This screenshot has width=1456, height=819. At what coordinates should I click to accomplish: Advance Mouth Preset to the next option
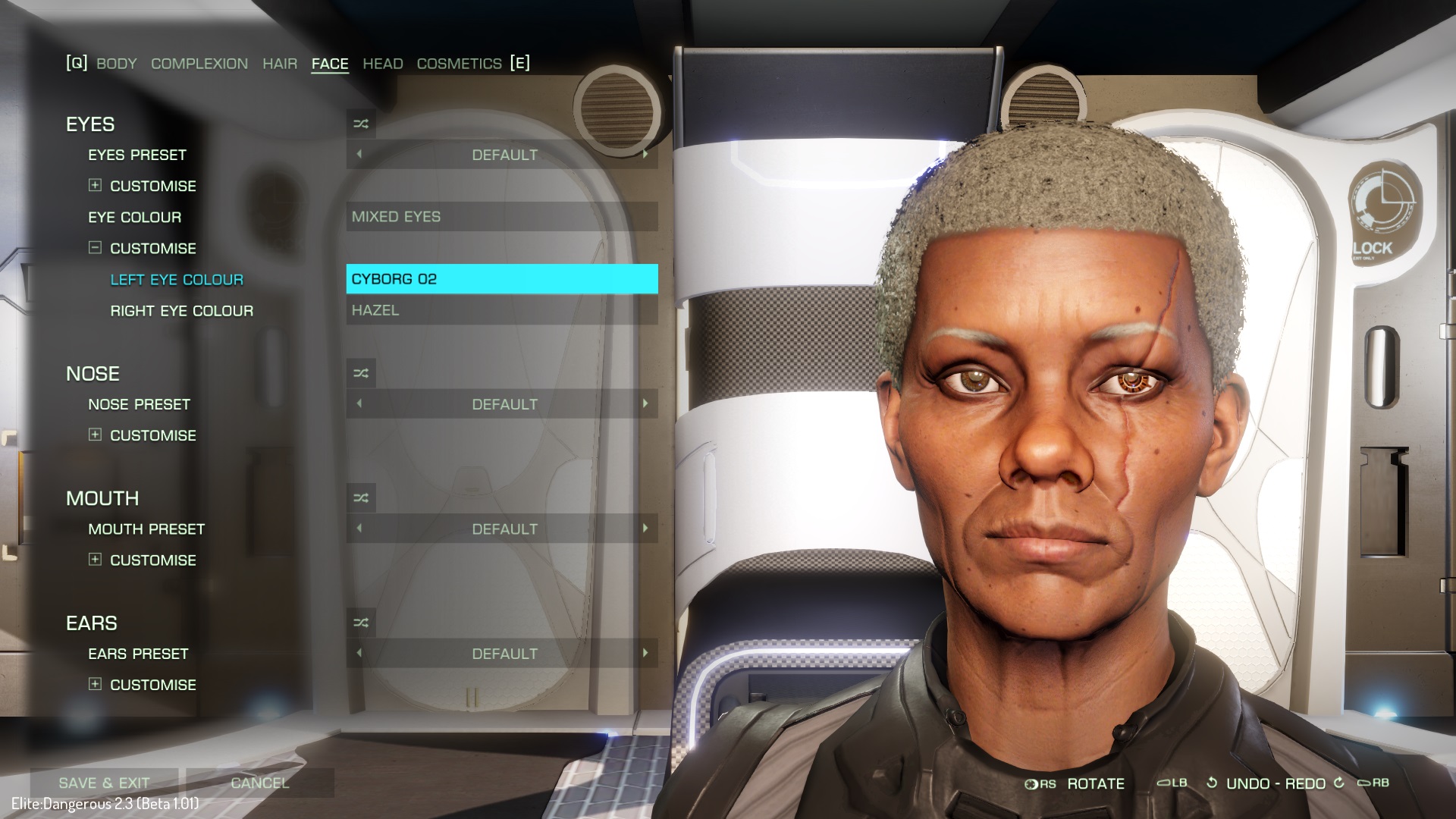pyautogui.click(x=645, y=529)
